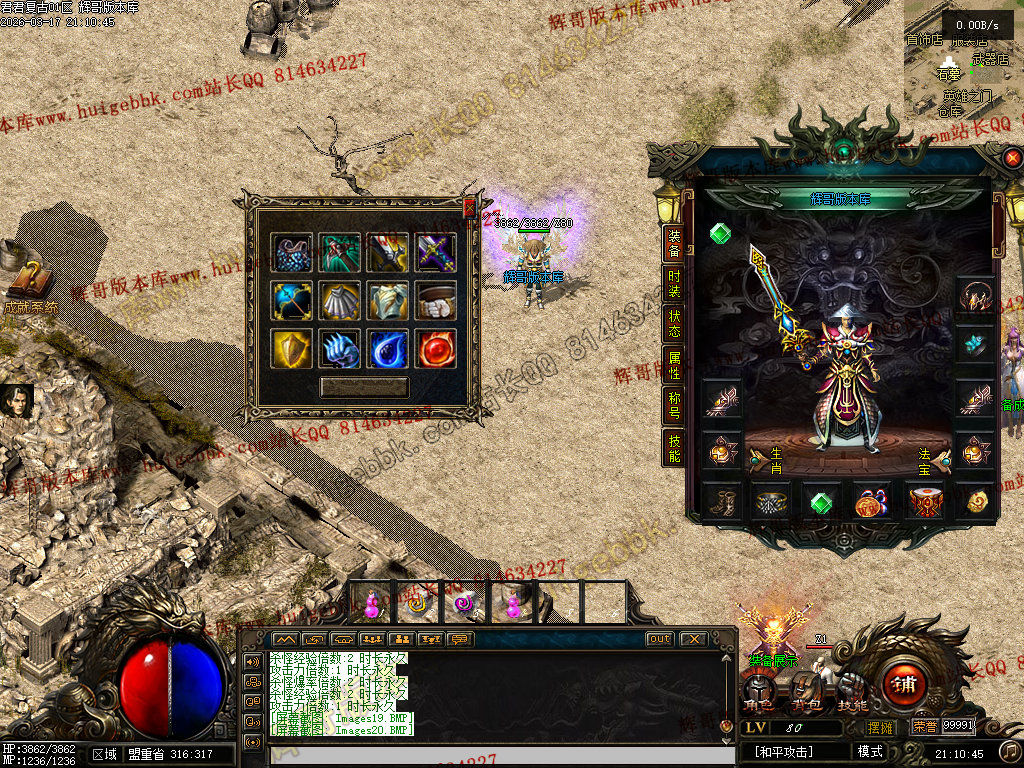Open the 状态 status tab
1024x768 pixels.
point(674,322)
